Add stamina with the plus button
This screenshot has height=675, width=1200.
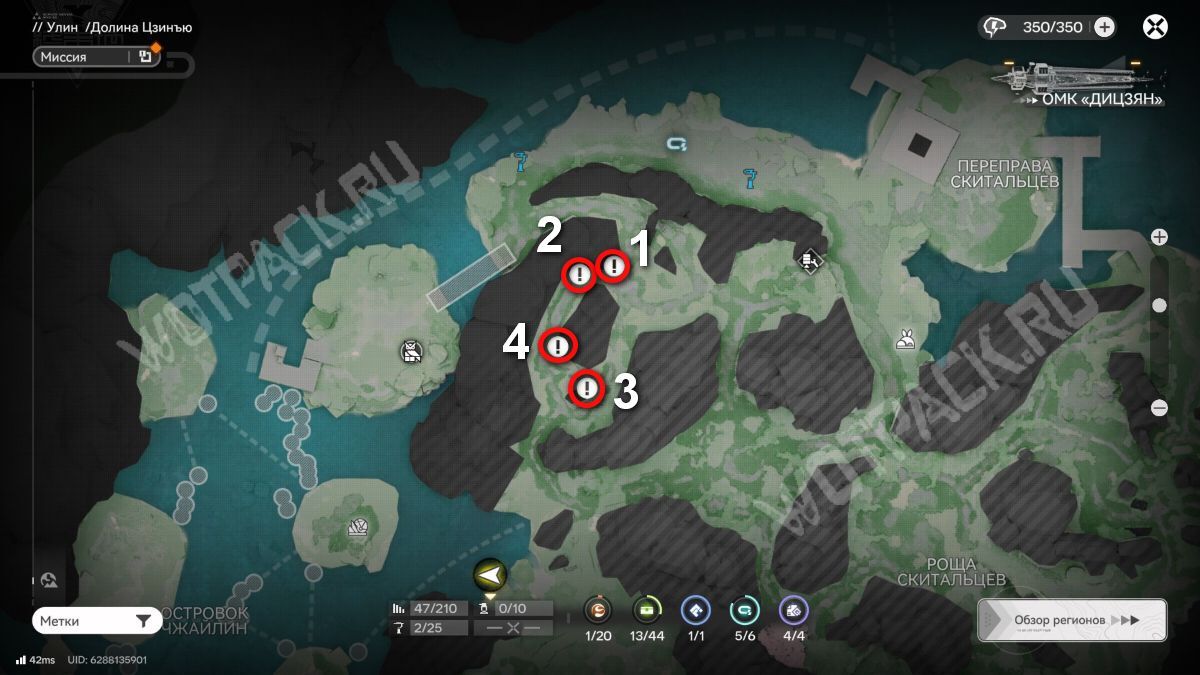1104,27
